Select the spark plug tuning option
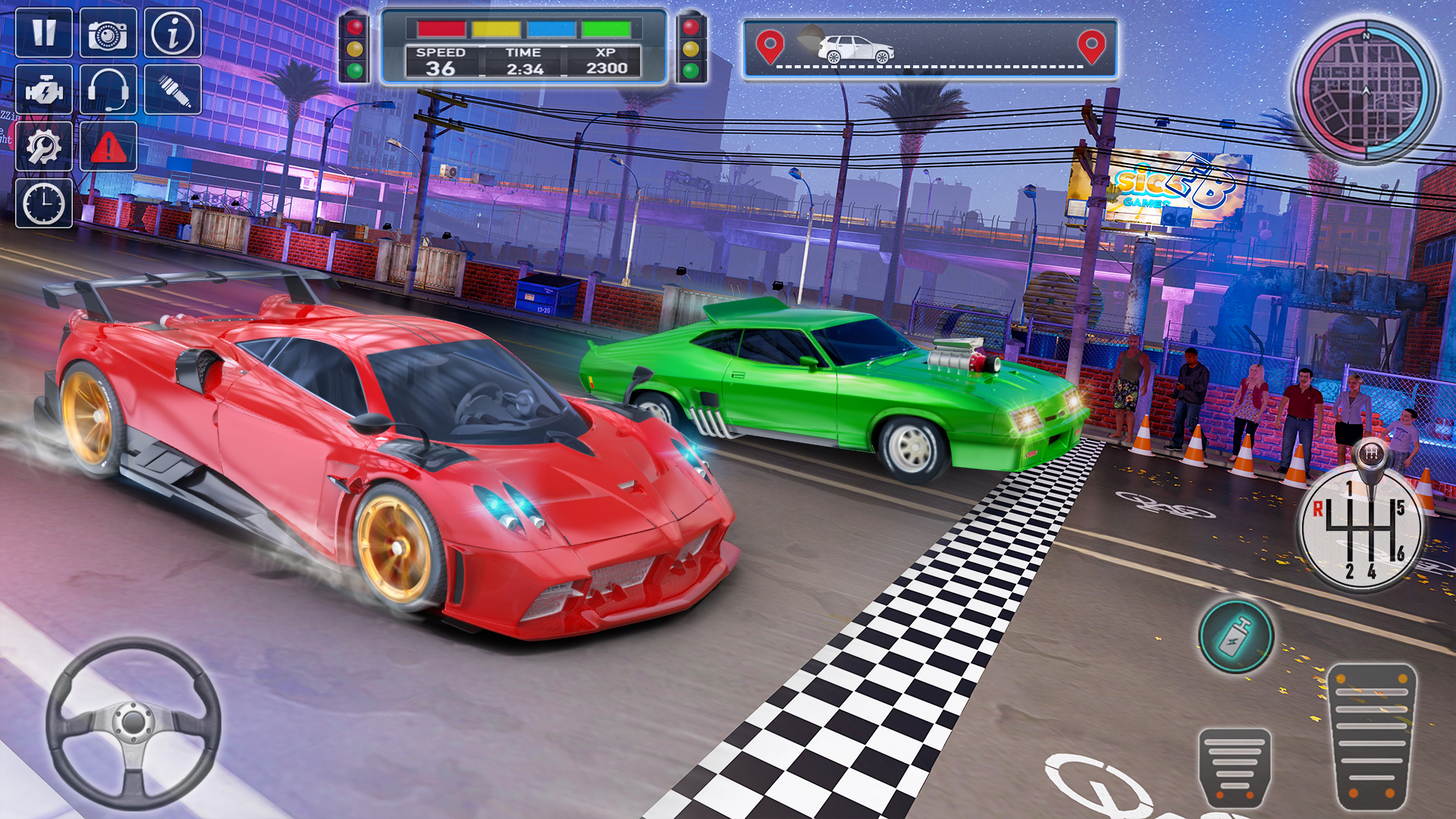 click(172, 91)
